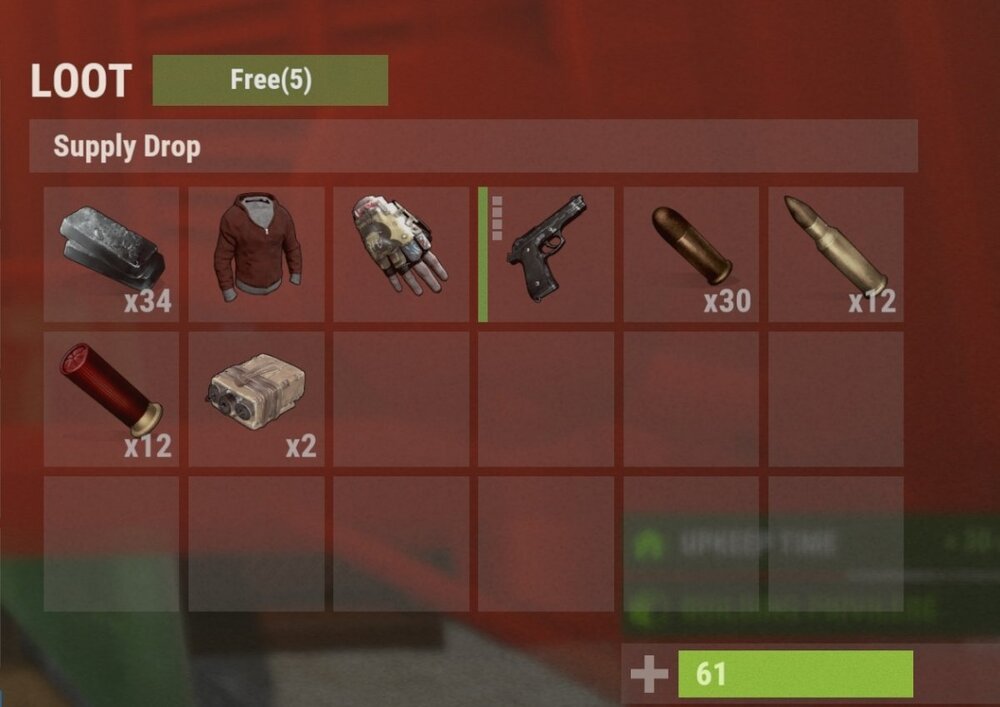
Task: Click the Free(5) button
Action: [270, 80]
